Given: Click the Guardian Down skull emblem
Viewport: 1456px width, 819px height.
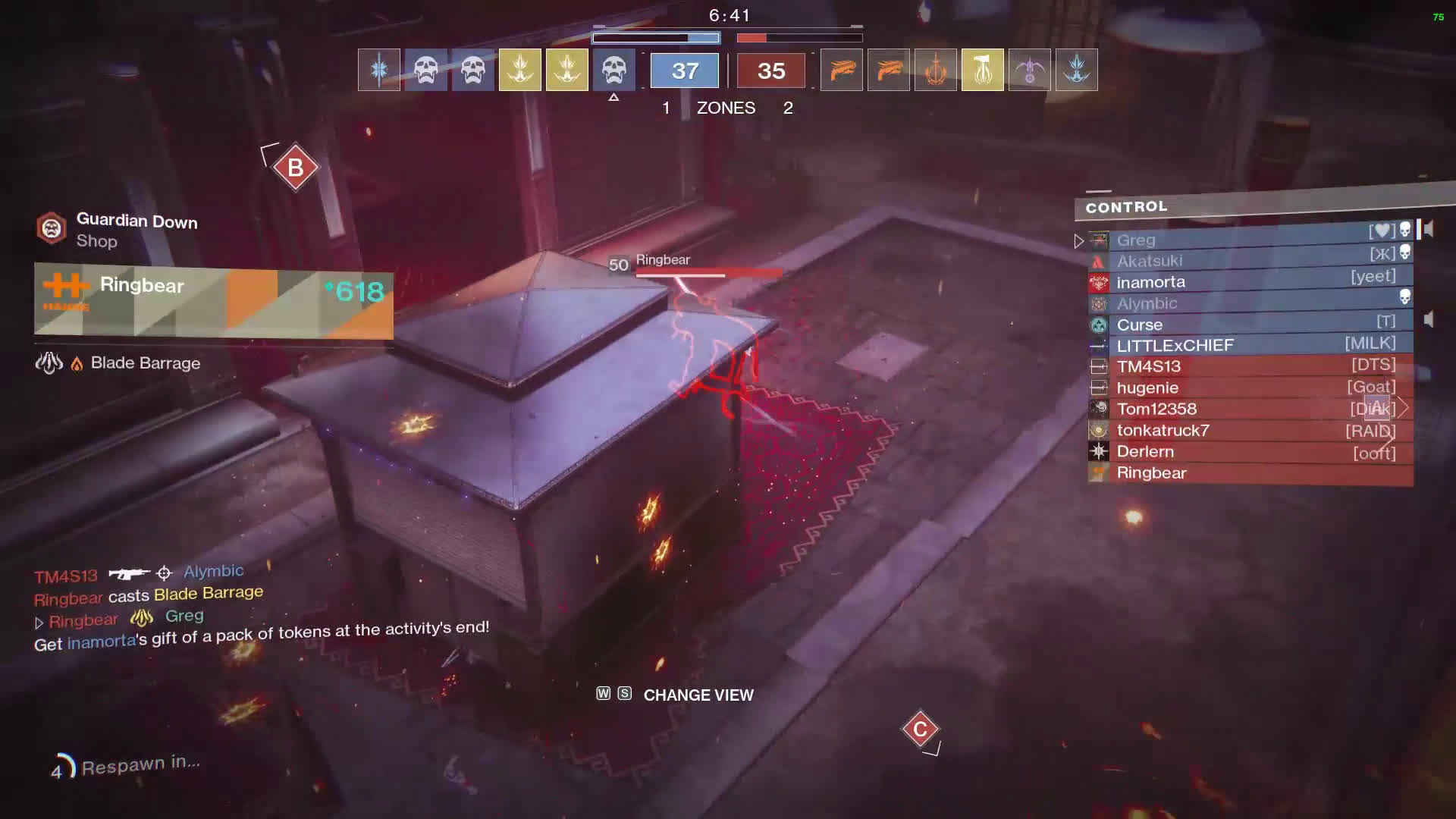Looking at the screenshot, I should click(x=52, y=227).
